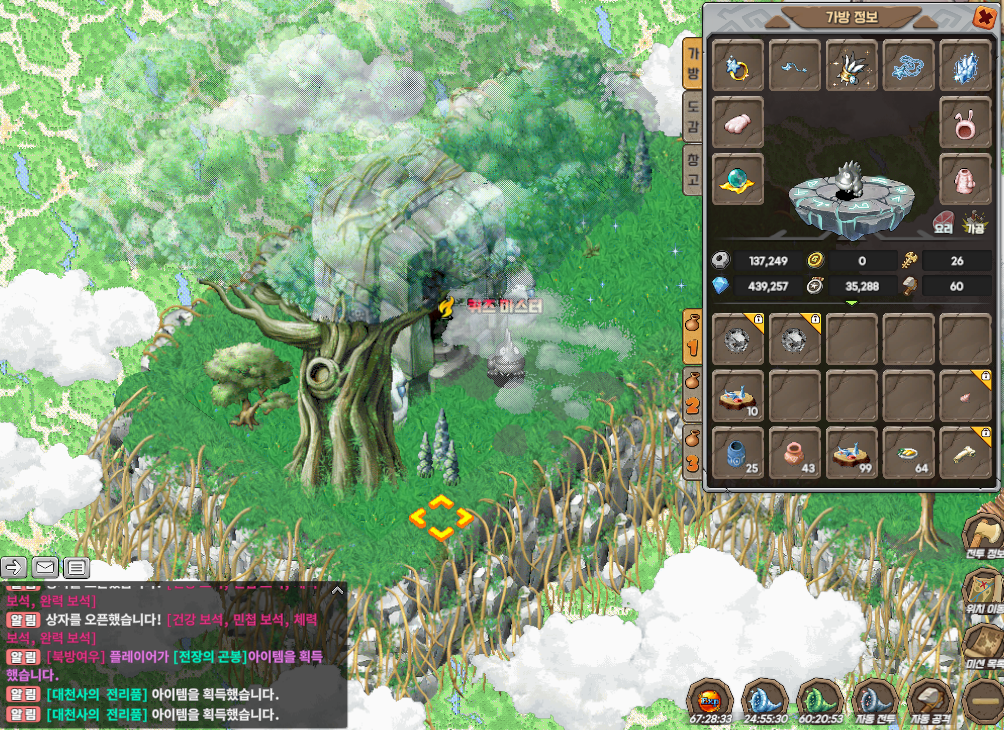Click the pink paw glove equipment slot
The image size is (1004, 730).
point(739,123)
